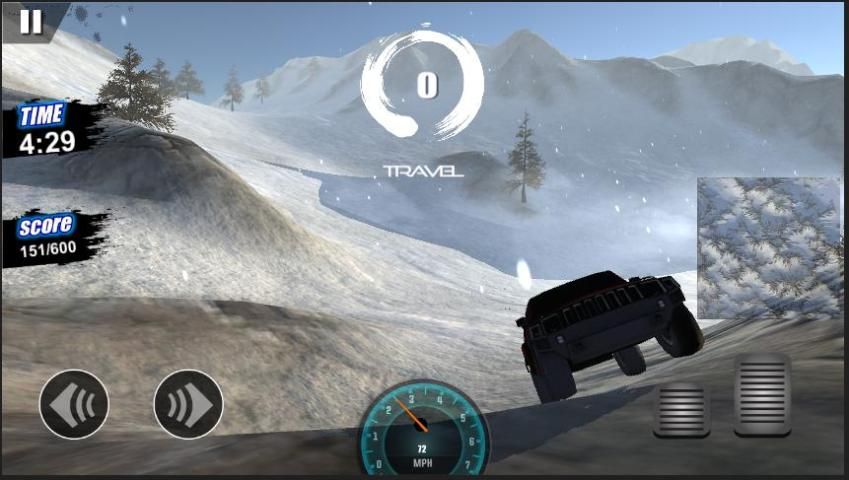
Task: Steer right with the right arrow button
Action: coord(188,404)
